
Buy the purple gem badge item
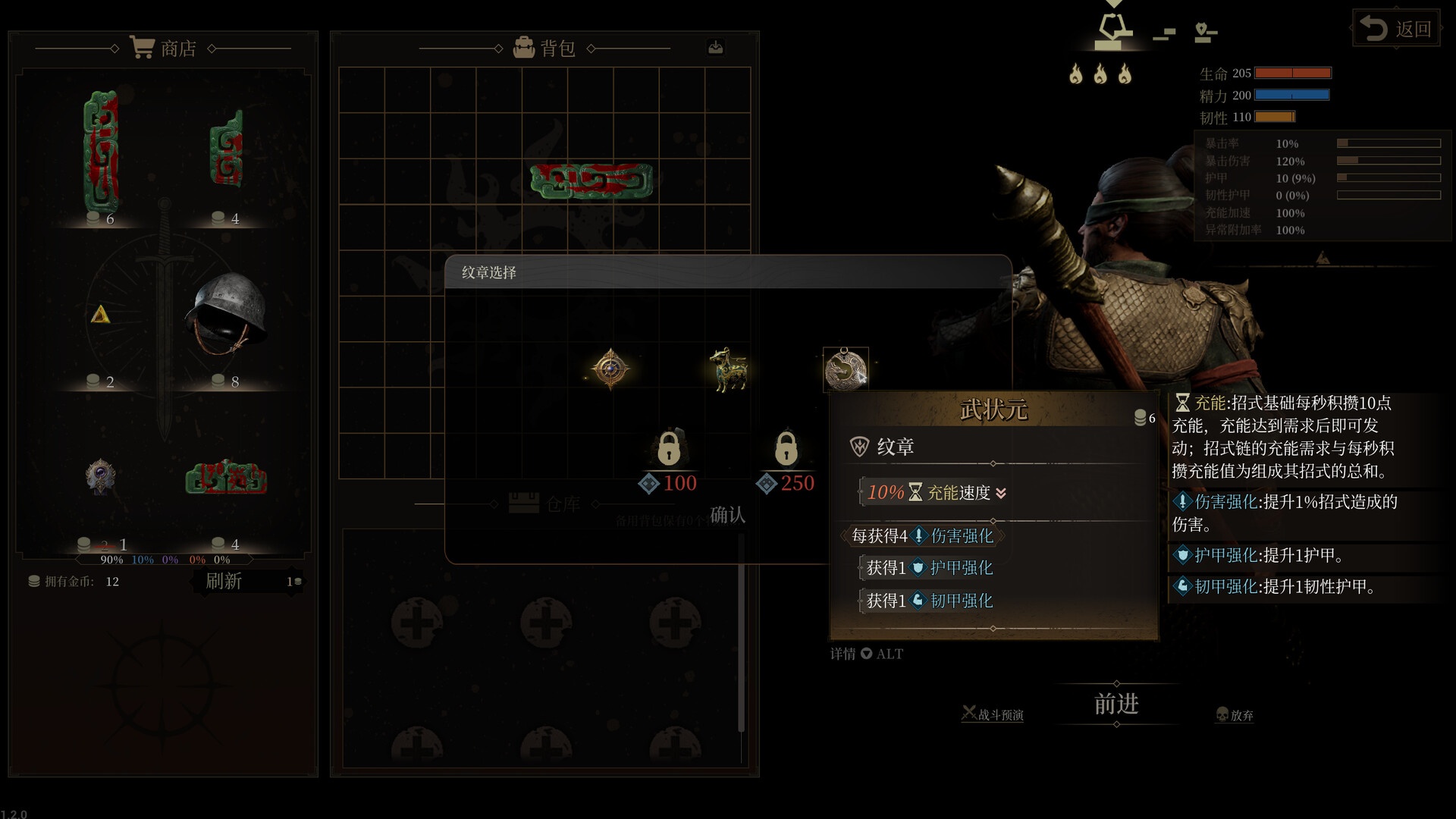click(x=100, y=478)
